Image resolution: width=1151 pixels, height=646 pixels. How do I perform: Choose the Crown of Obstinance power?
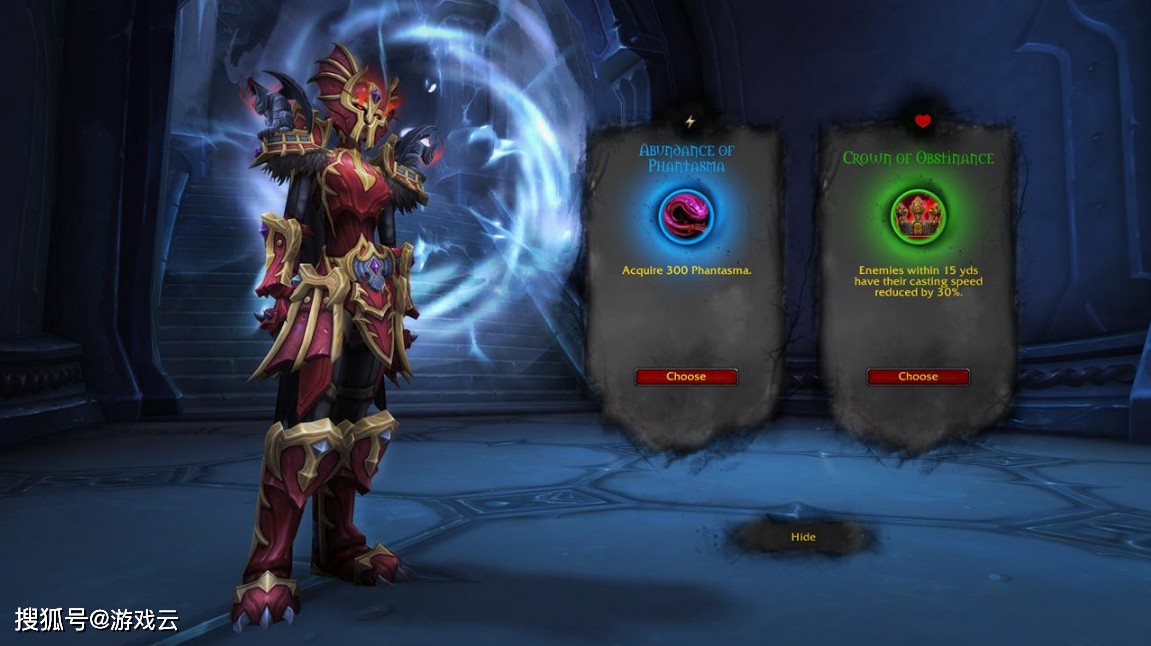(x=918, y=377)
